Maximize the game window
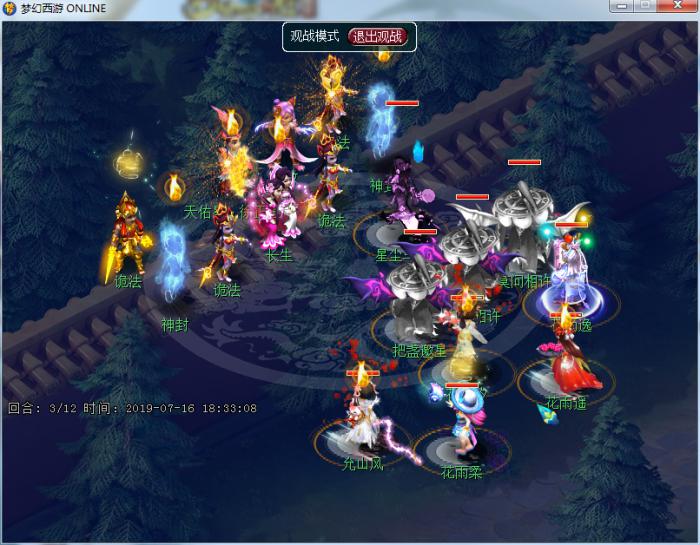700x545 pixels. point(644,6)
